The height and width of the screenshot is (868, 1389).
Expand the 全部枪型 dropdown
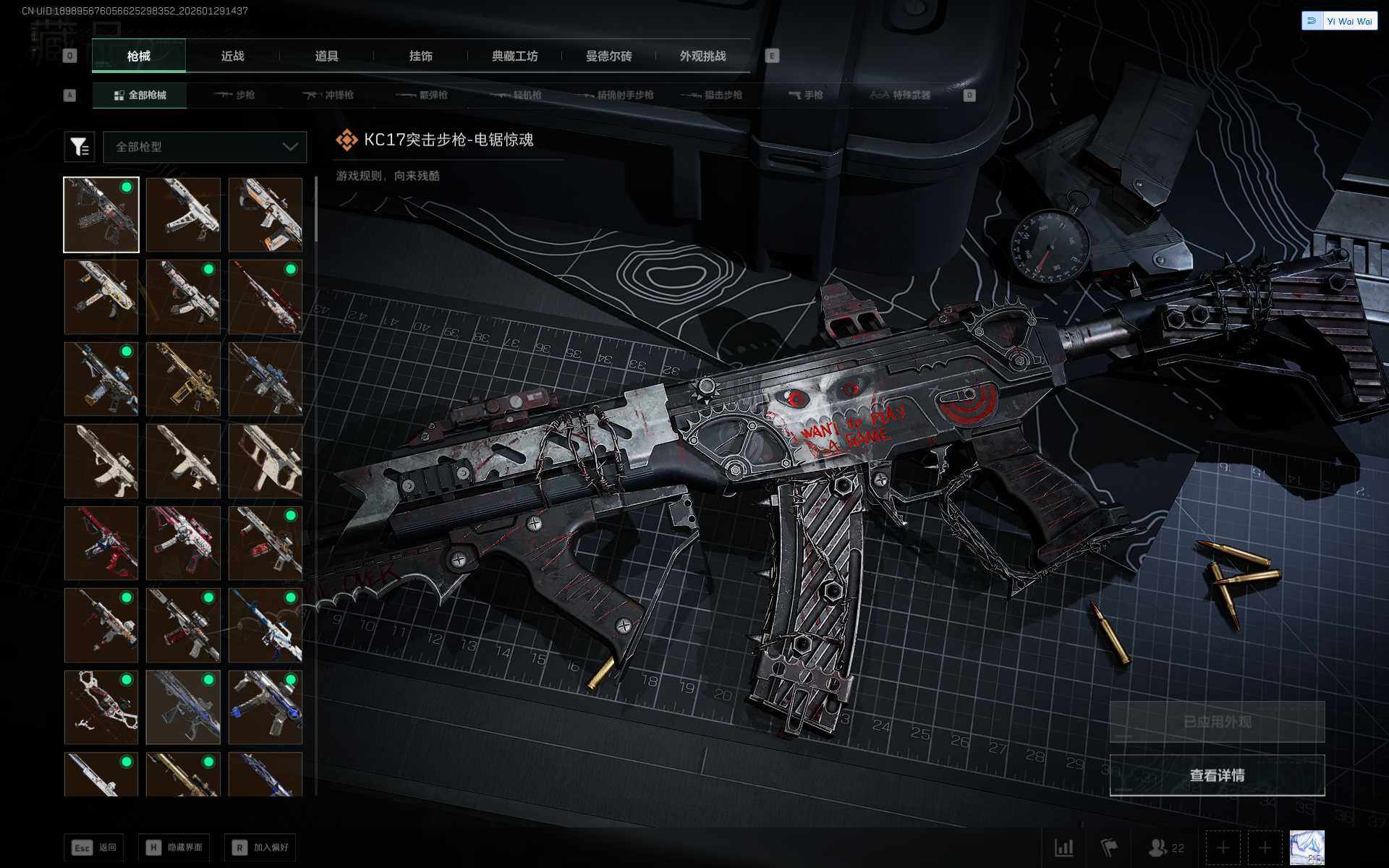205,147
